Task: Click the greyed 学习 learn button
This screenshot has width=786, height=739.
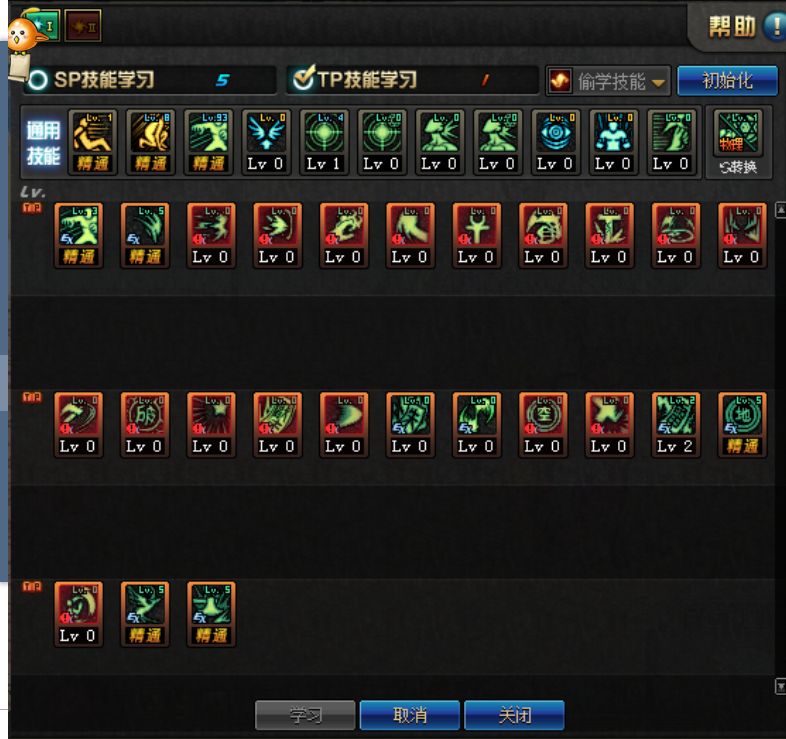Action: pyautogui.click(x=305, y=716)
